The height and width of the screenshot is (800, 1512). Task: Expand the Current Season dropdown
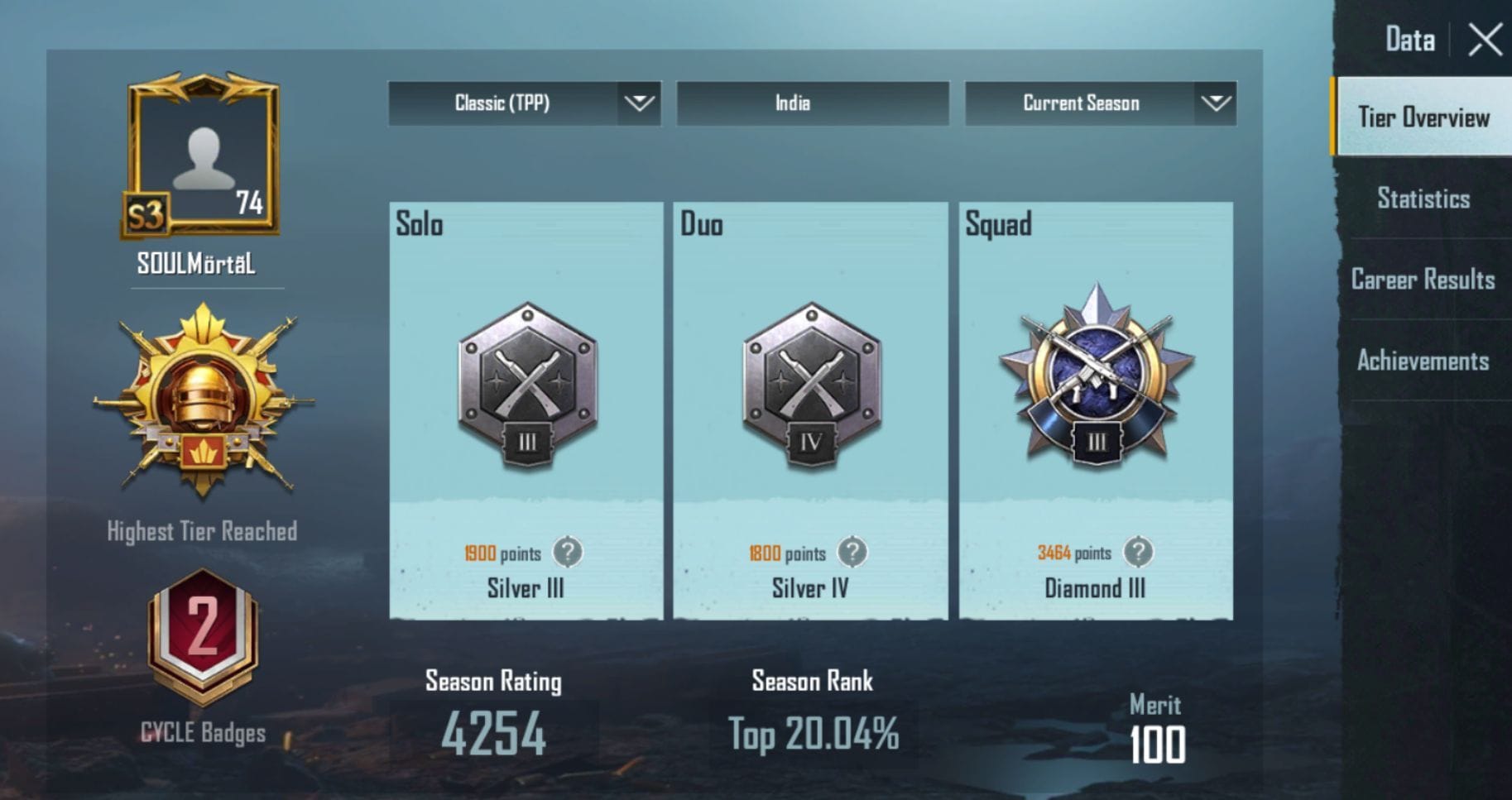coord(1099,103)
